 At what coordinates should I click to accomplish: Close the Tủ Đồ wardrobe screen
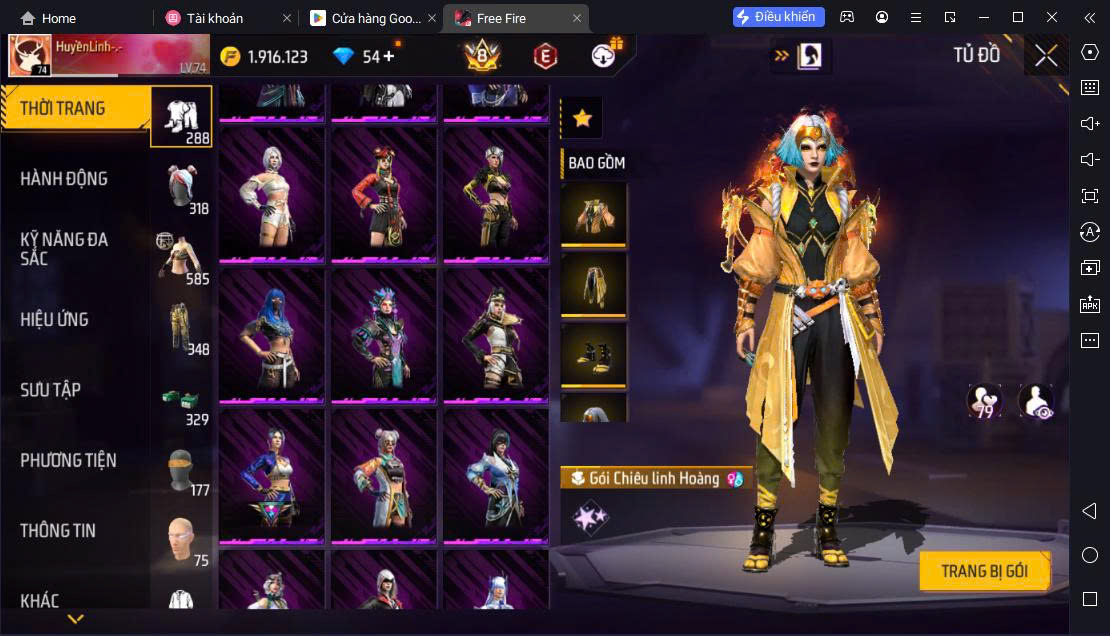[1046, 56]
